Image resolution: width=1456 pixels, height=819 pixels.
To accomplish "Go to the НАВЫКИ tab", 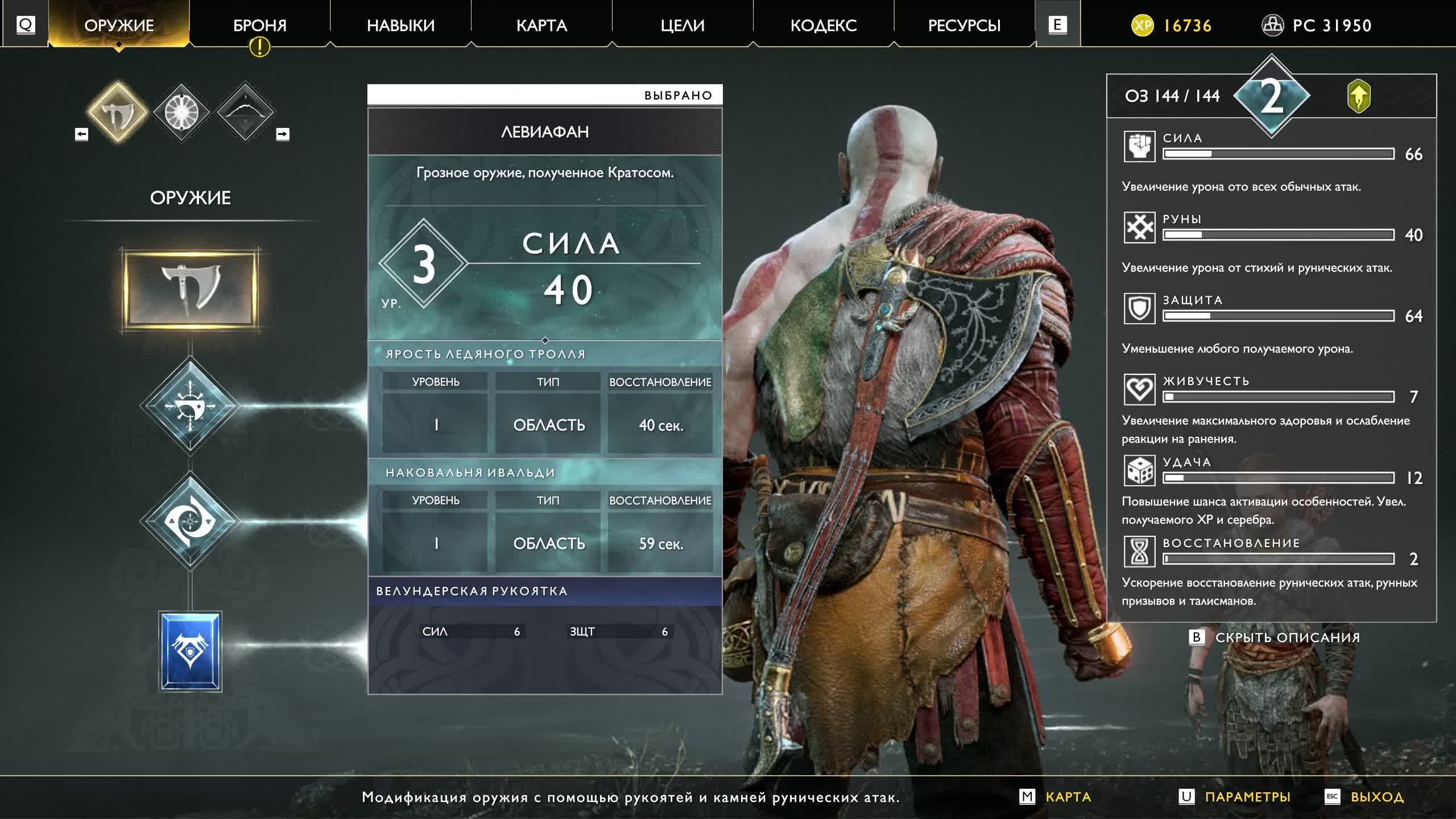I will pyautogui.click(x=400, y=26).
